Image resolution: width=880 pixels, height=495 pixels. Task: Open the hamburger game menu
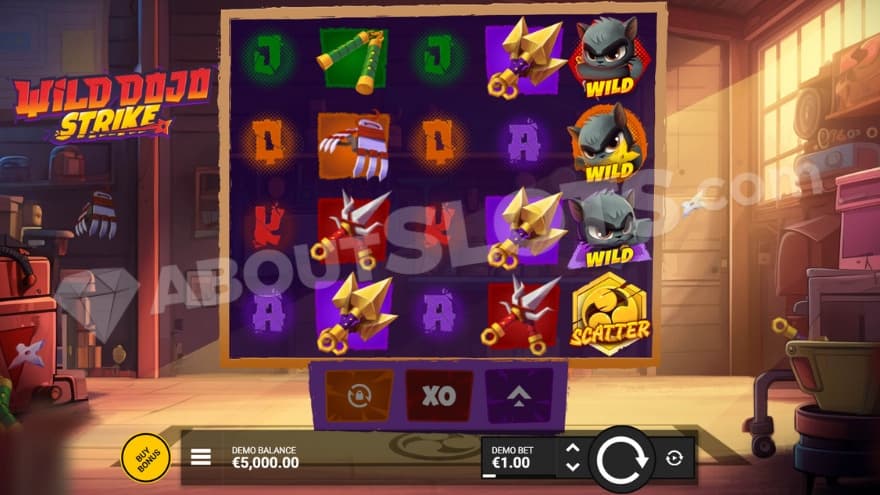(201, 457)
